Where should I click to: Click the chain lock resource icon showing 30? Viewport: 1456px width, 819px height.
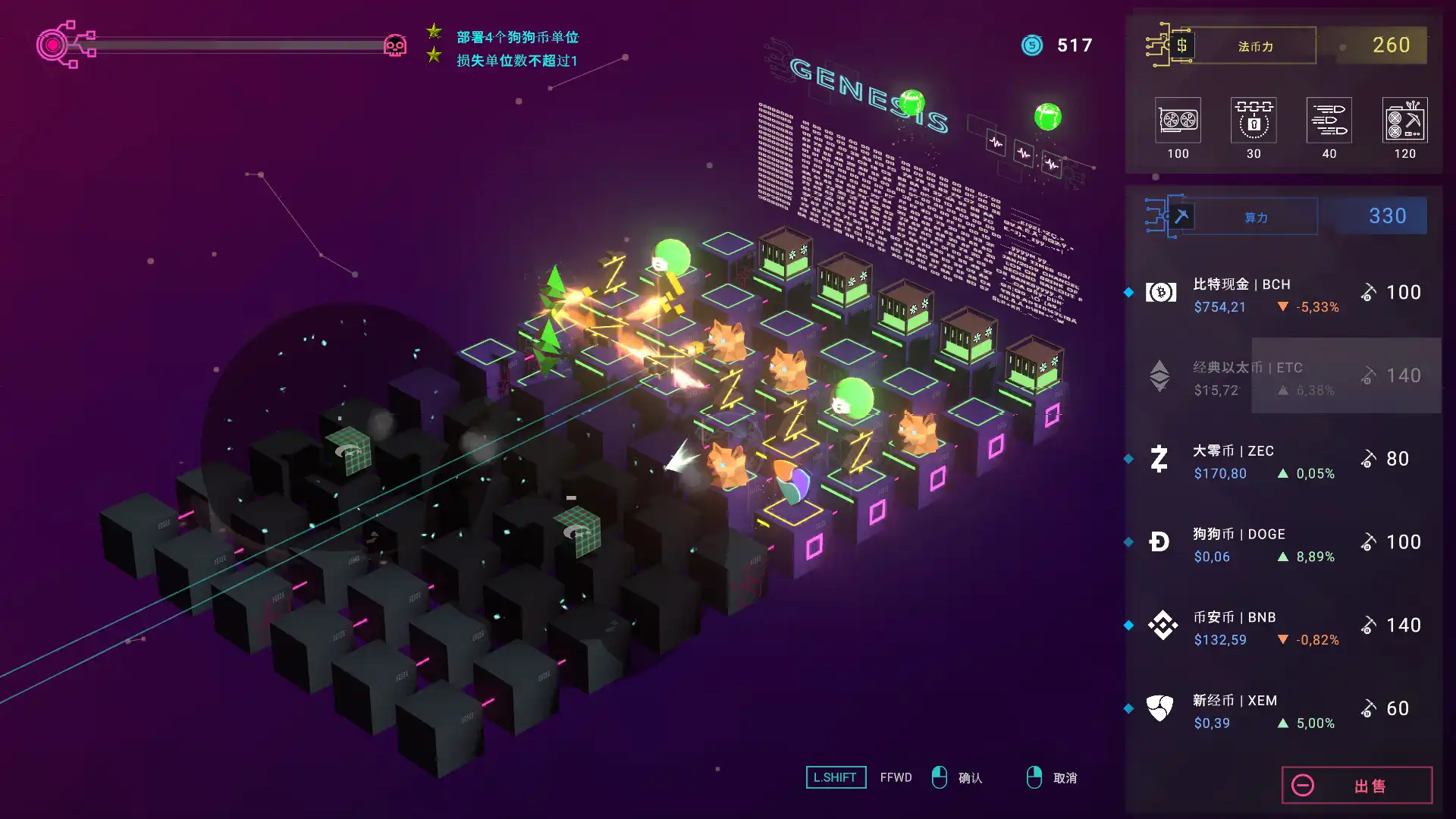point(1253,120)
